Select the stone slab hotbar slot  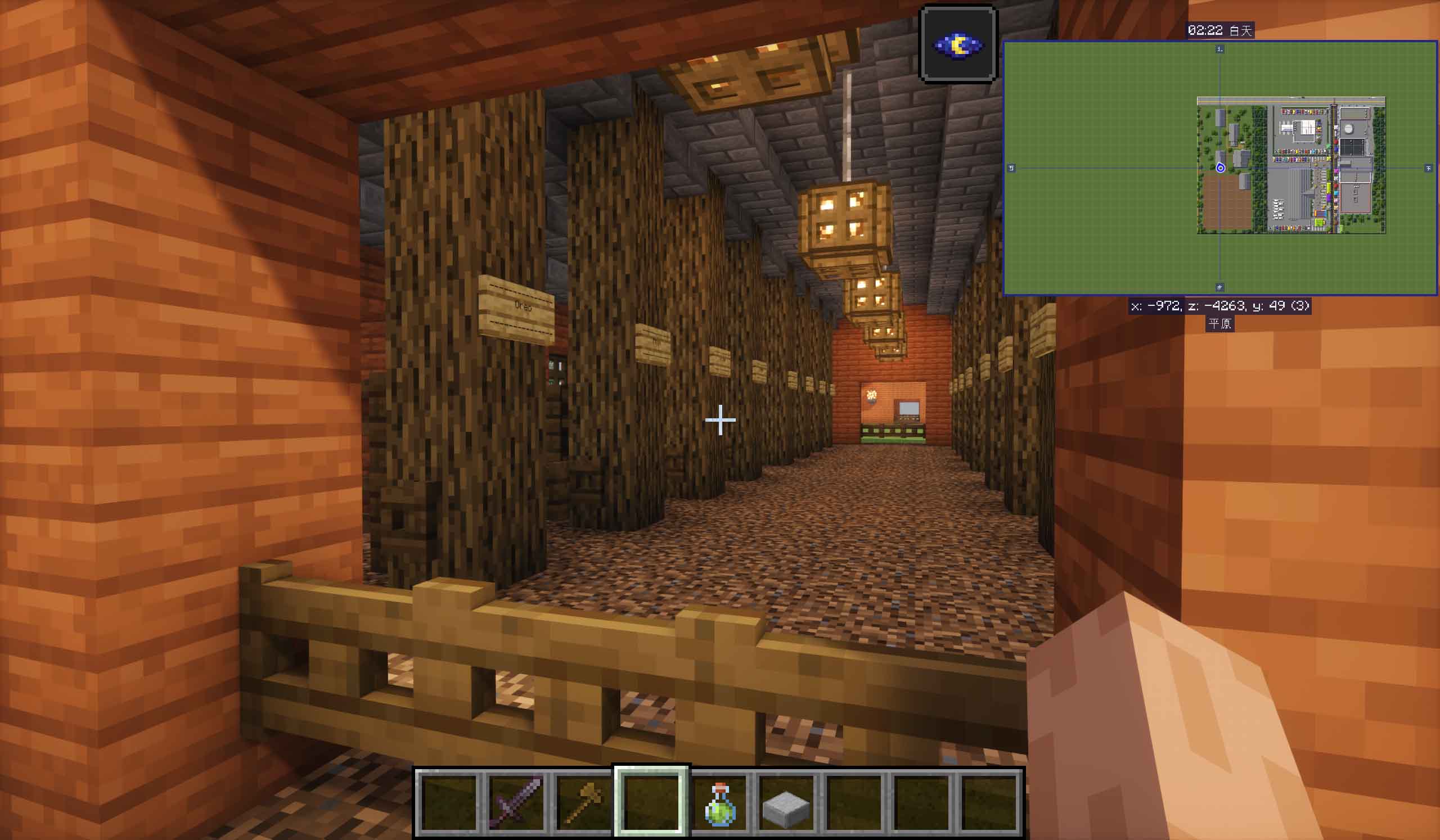[786, 803]
